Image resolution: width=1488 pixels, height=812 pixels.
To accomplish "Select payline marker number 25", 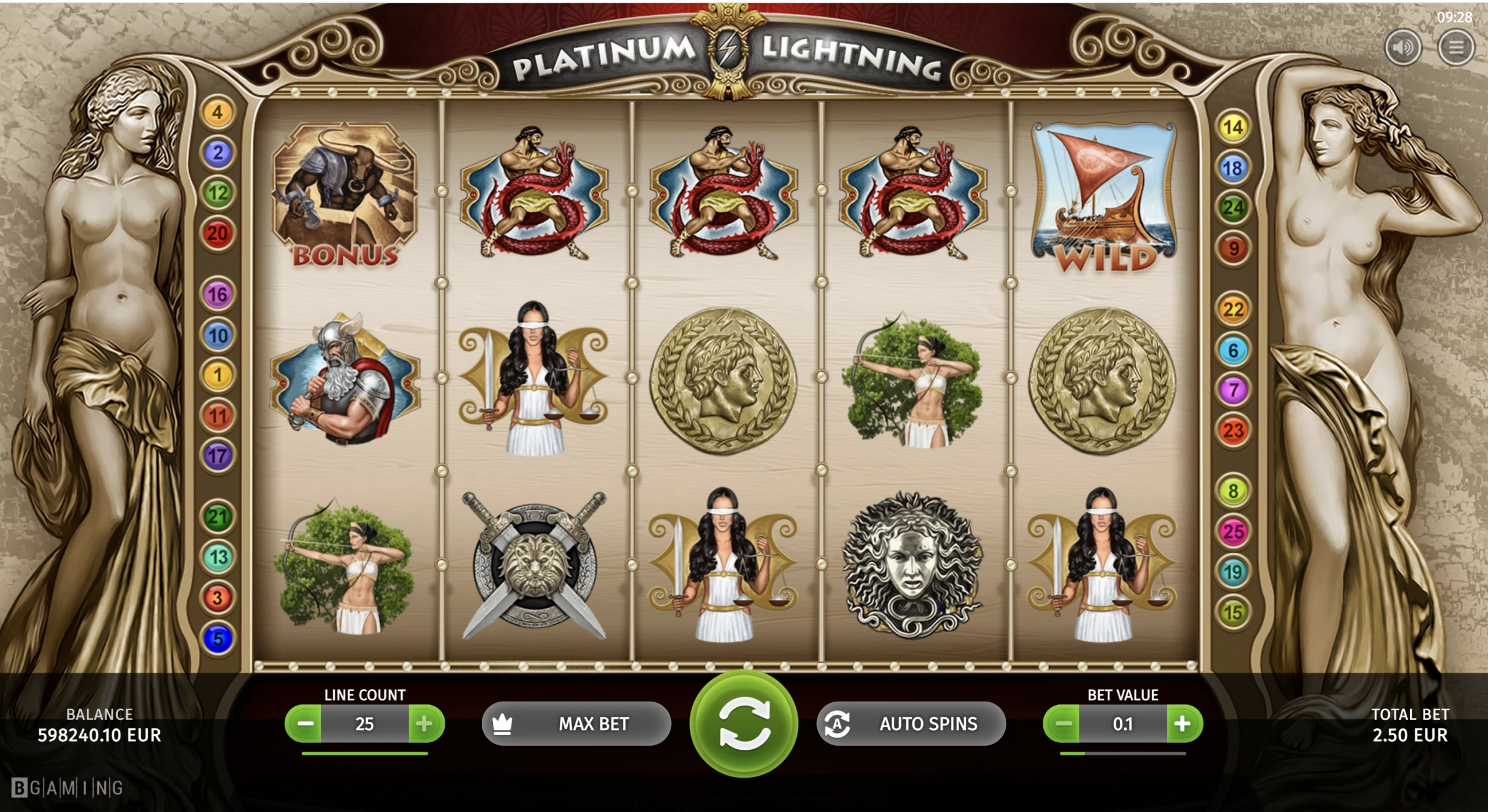I will 1233,531.
